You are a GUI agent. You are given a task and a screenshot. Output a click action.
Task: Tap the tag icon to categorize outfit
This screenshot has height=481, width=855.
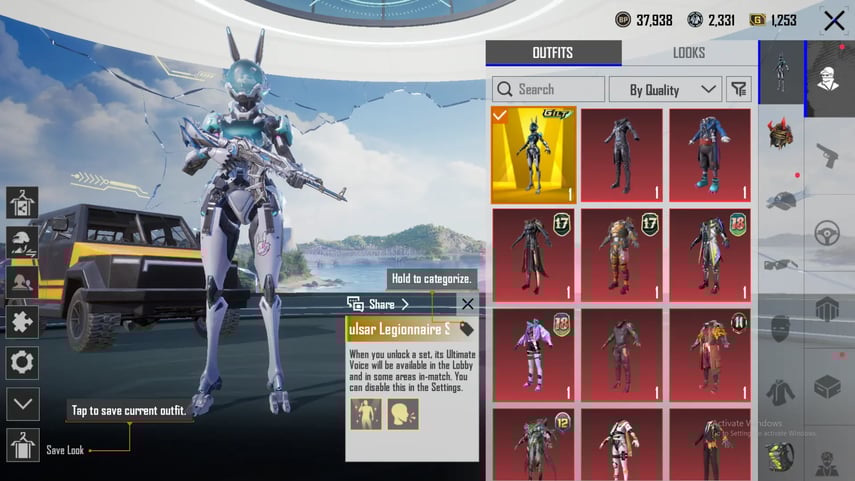tap(466, 329)
